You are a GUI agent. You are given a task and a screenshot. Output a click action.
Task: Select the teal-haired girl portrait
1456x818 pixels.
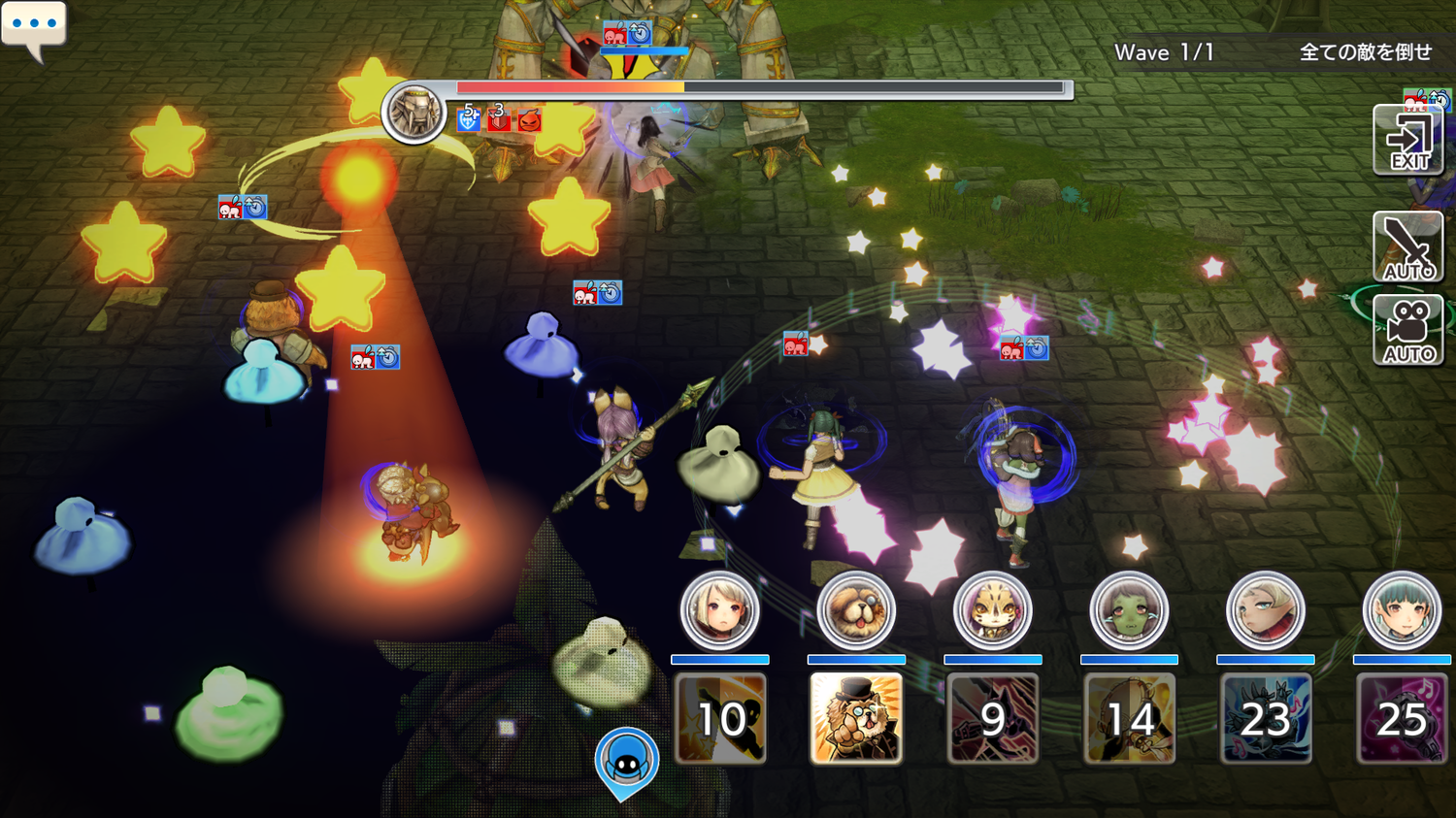tap(1402, 610)
